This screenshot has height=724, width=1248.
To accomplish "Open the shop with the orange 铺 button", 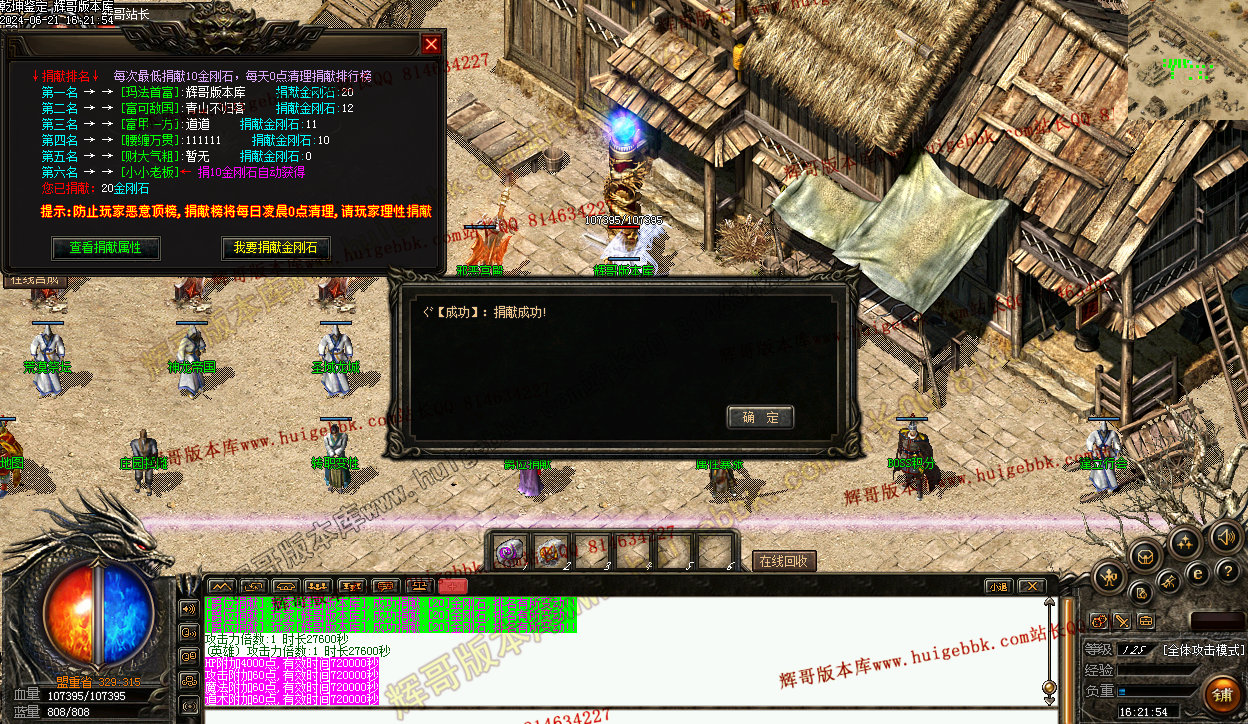I will (1221, 694).
